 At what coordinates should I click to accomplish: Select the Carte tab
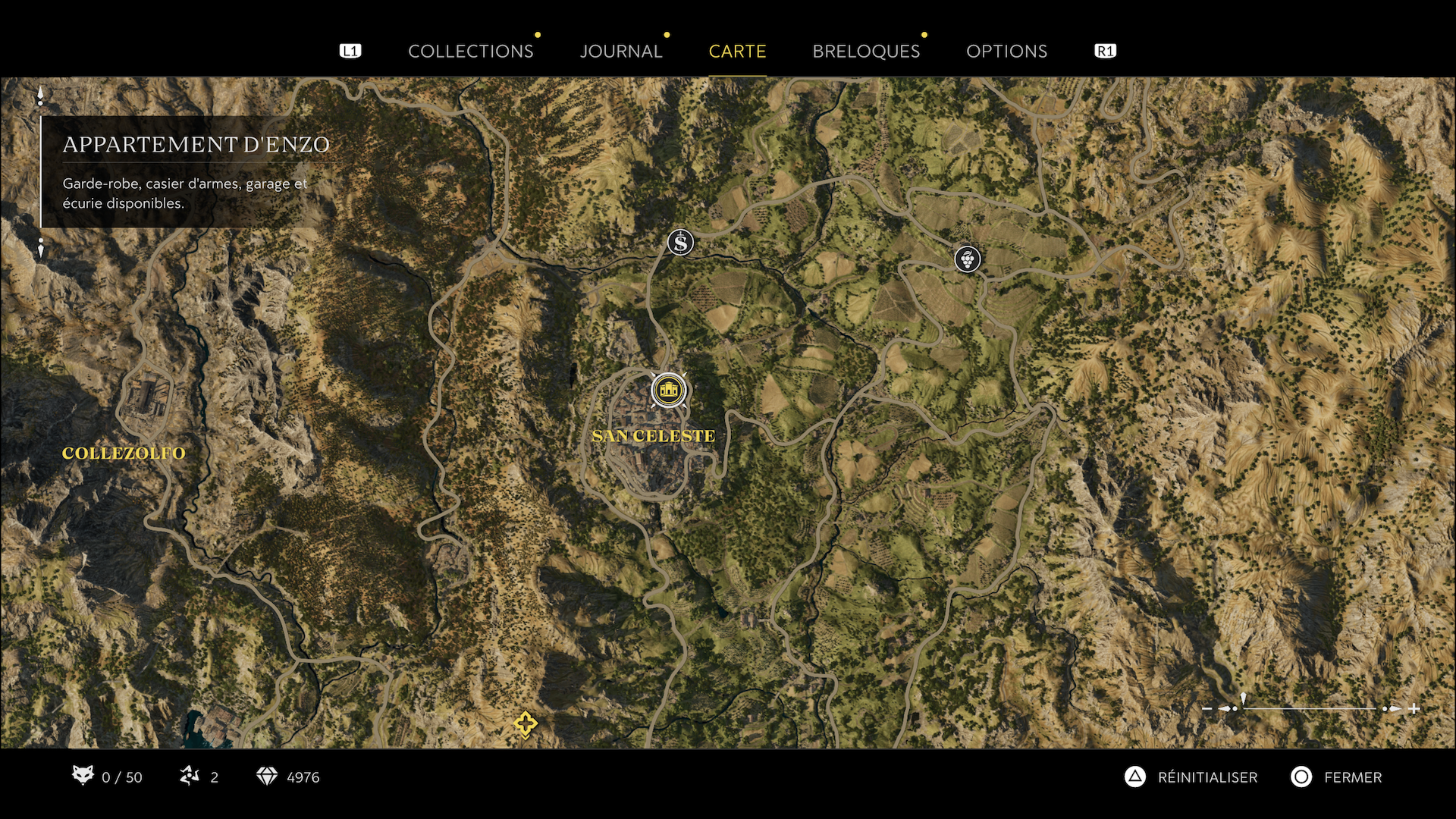pos(737,51)
